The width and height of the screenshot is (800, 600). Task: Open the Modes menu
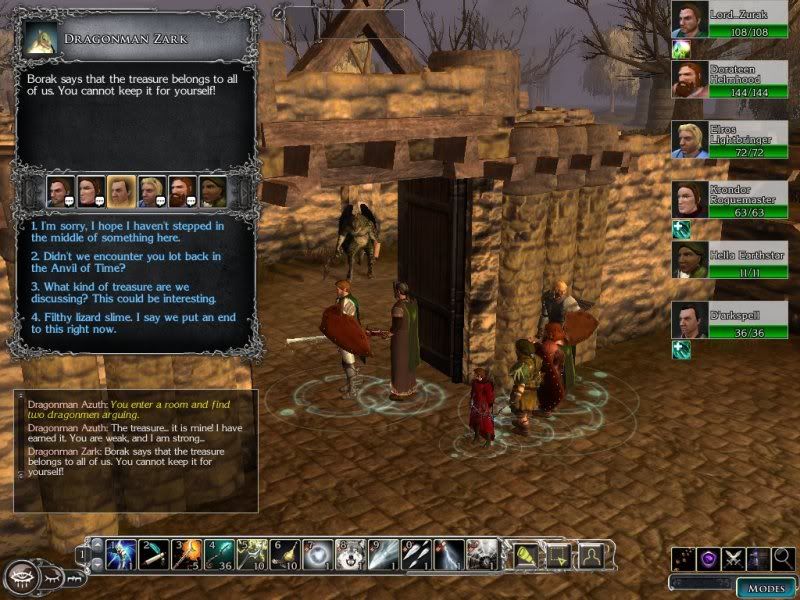[x=767, y=587]
